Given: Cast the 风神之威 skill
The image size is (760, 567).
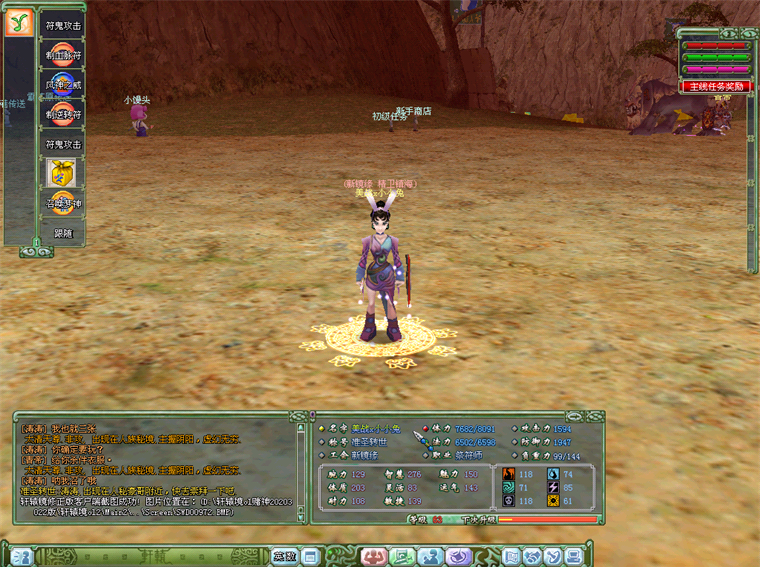Looking at the screenshot, I should pos(63,84).
